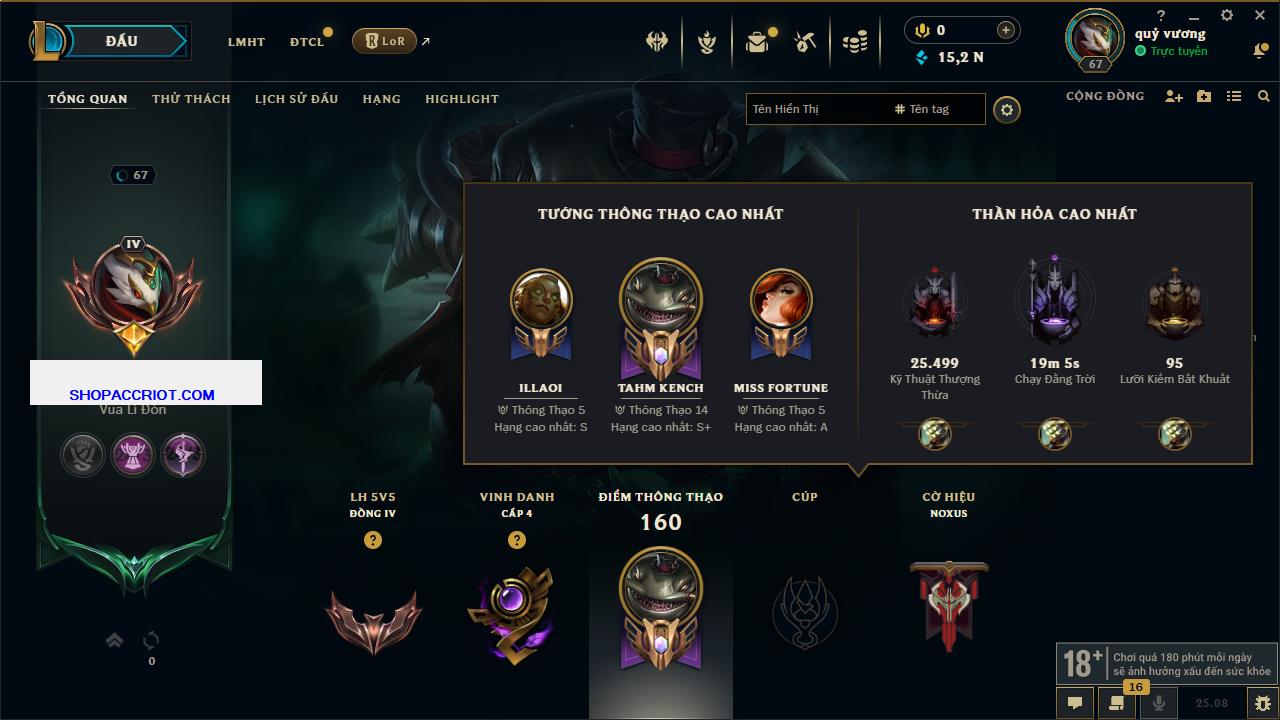
Task: Select the Tahm Kench mastery crest at bottom
Action: [660, 607]
